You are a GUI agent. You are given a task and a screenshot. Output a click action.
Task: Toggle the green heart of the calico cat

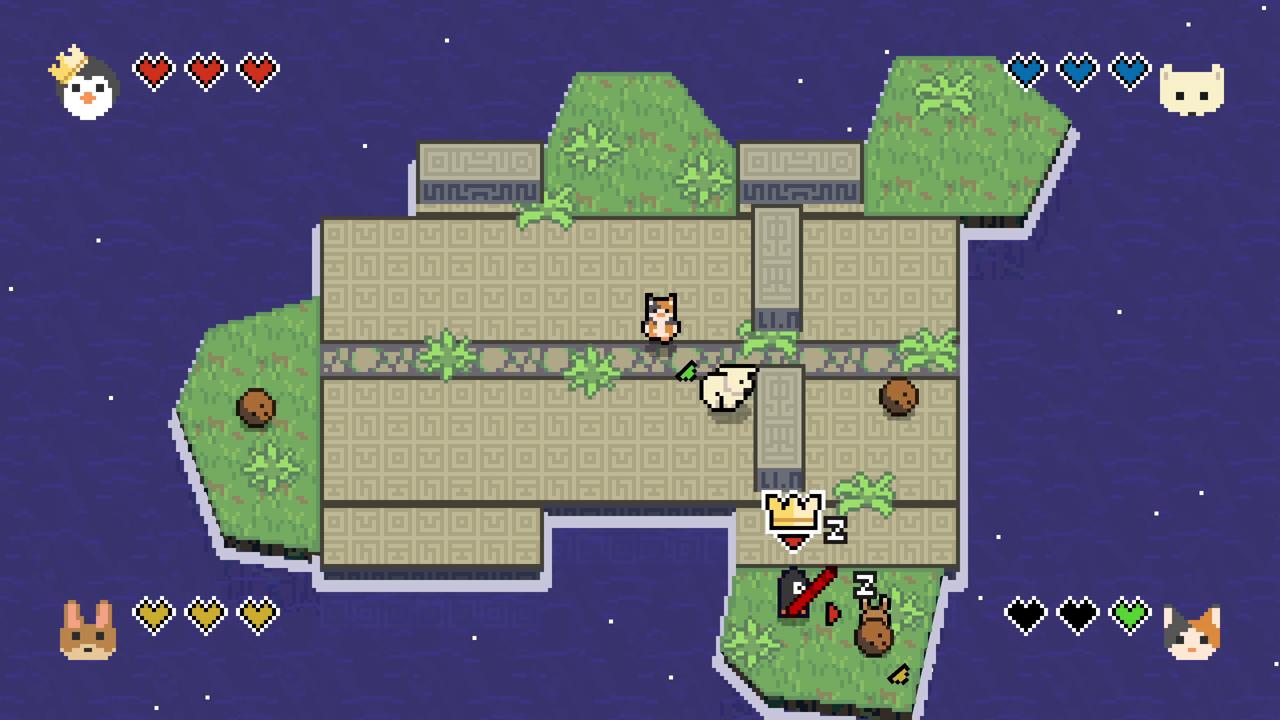pos(1129,615)
